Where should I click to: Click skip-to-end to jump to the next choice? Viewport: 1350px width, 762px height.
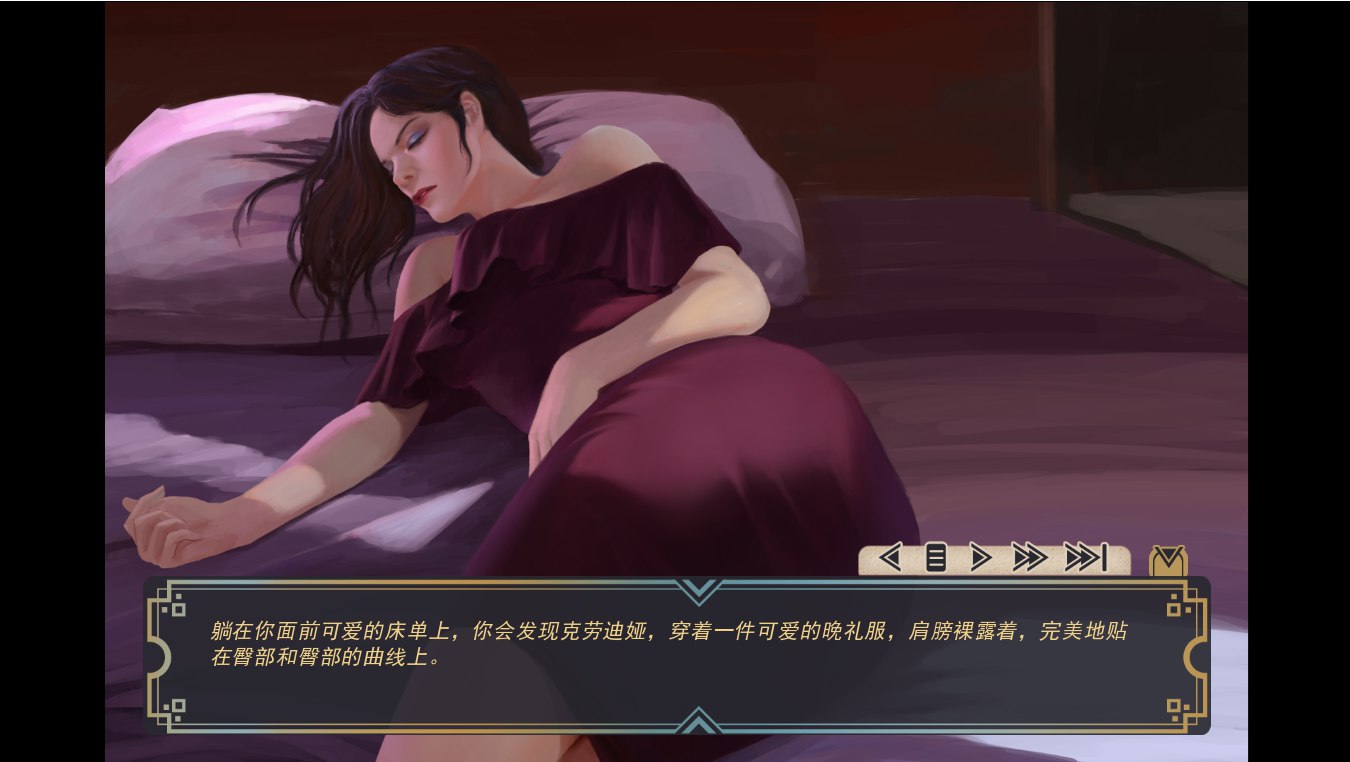[1085, 558]
